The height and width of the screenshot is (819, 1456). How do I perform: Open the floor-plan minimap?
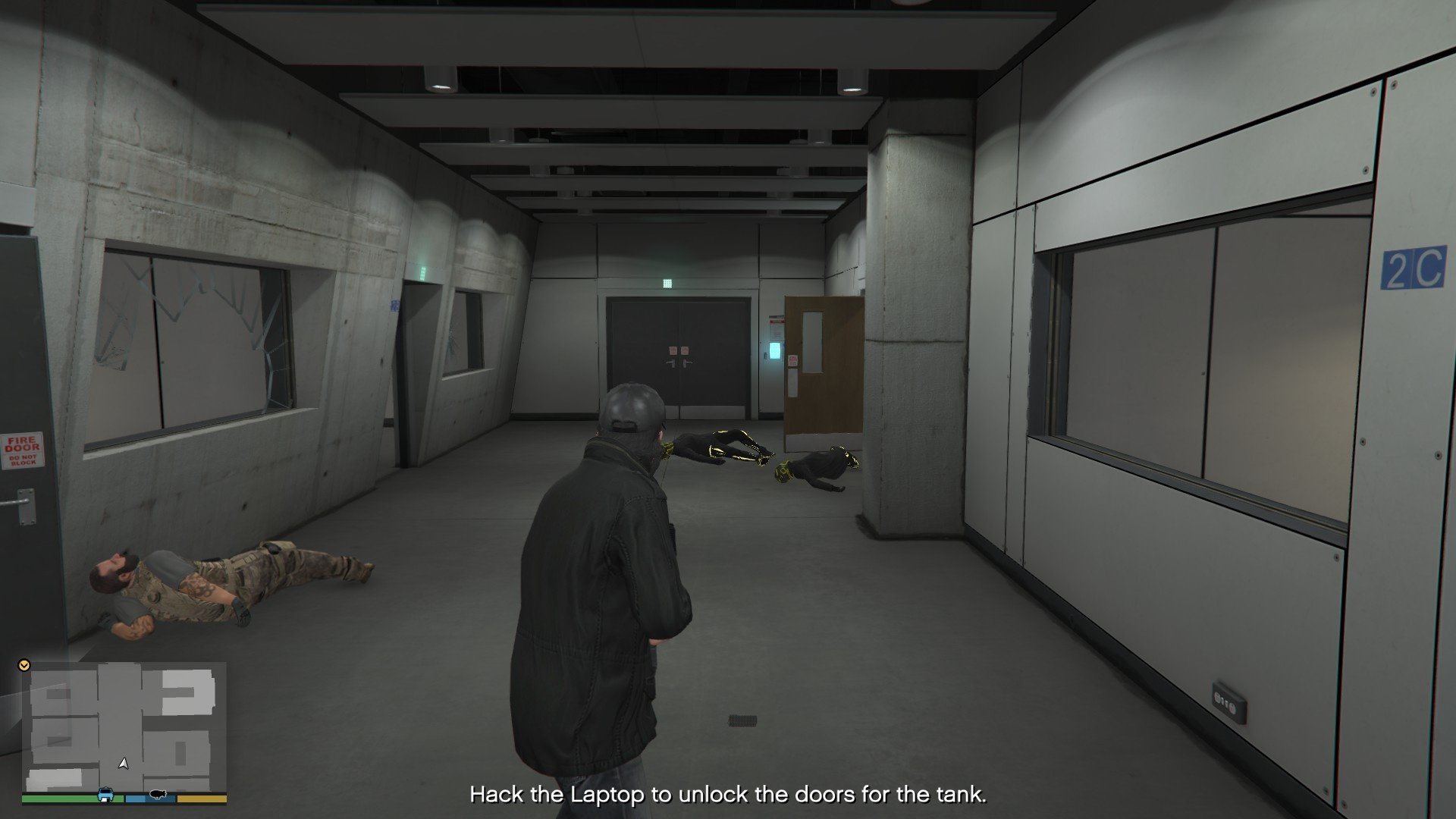(125, 726)
